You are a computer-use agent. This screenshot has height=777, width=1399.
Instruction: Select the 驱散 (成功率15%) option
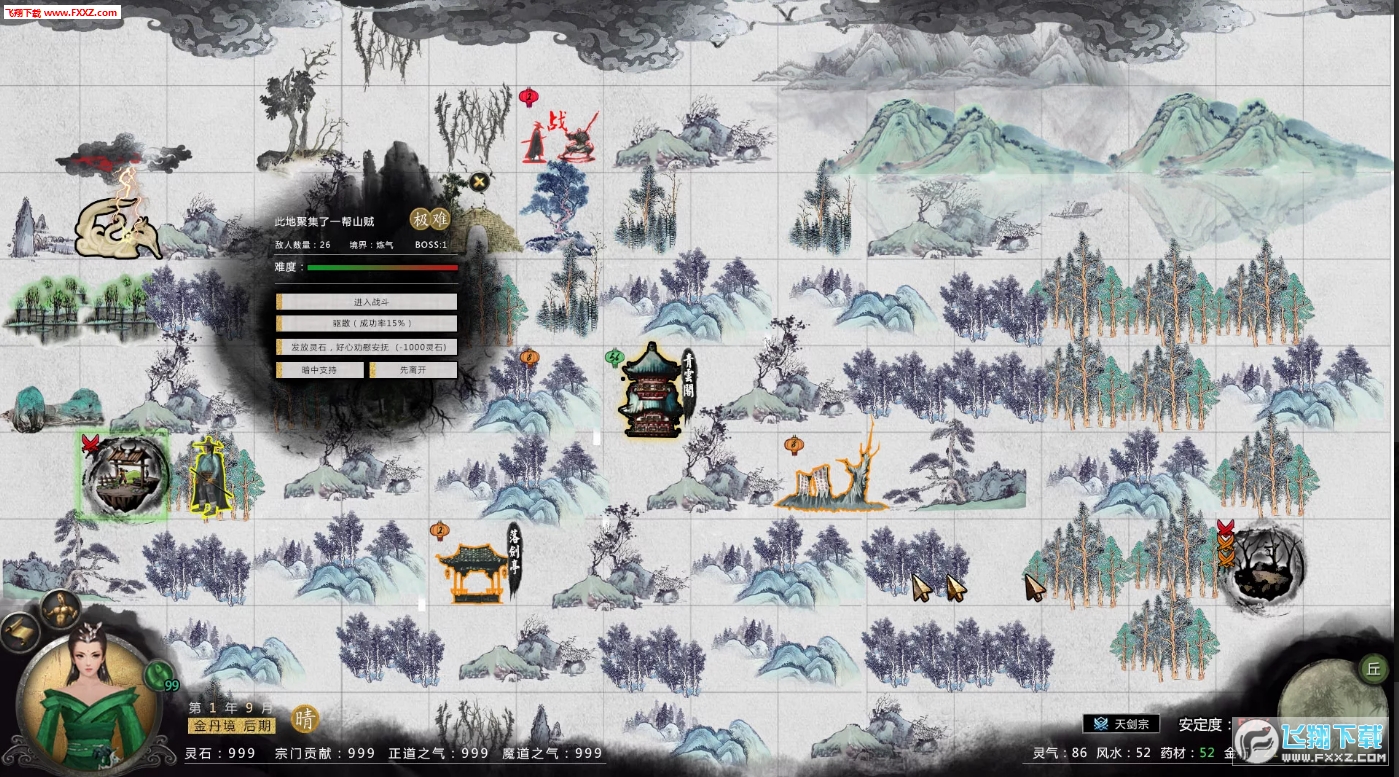pos(366,324)
